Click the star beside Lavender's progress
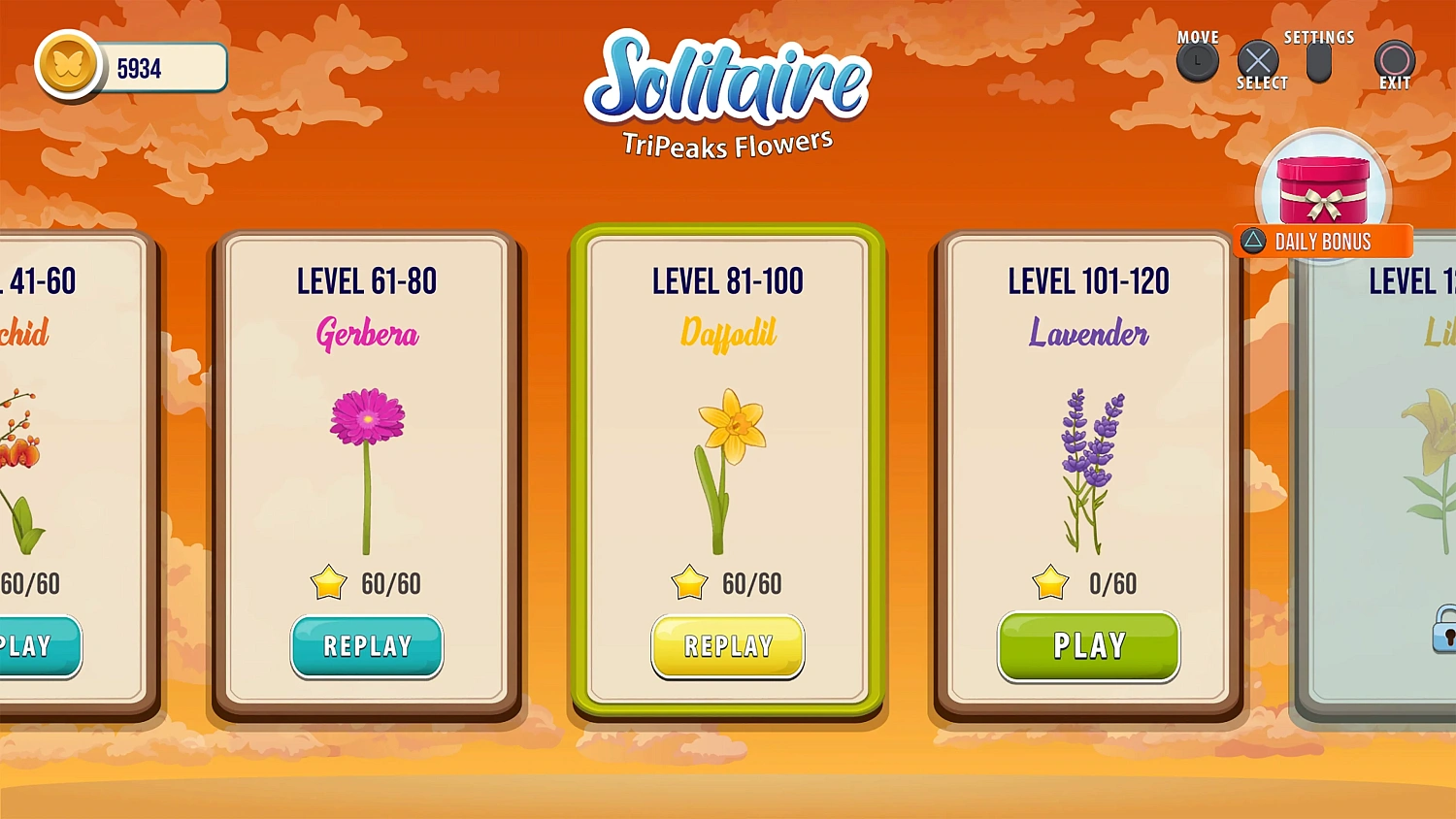The image size is (1456, 819). click(1049, 583)
